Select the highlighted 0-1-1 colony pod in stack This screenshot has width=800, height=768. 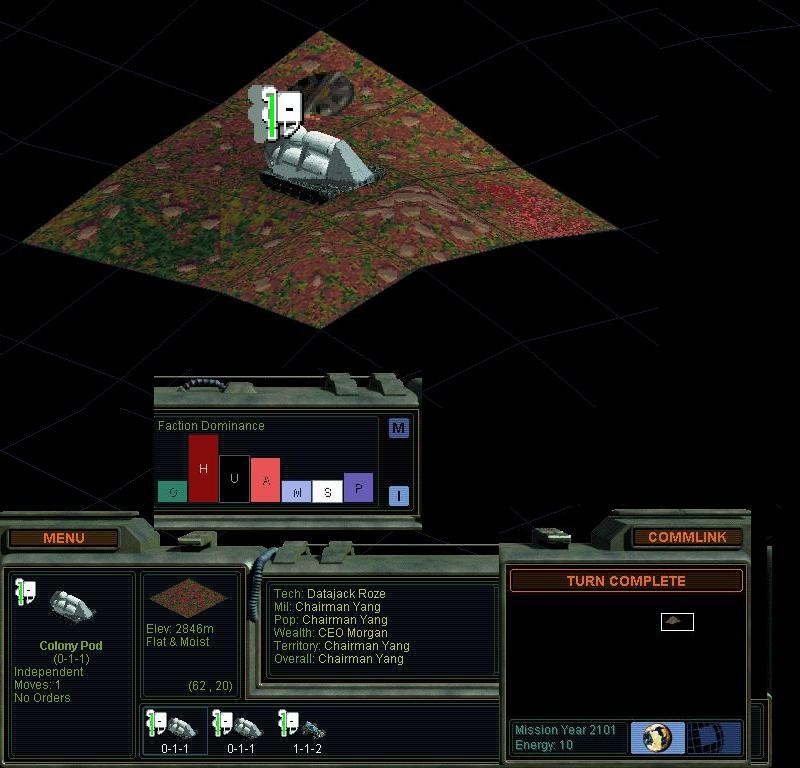tap(174, 728)
